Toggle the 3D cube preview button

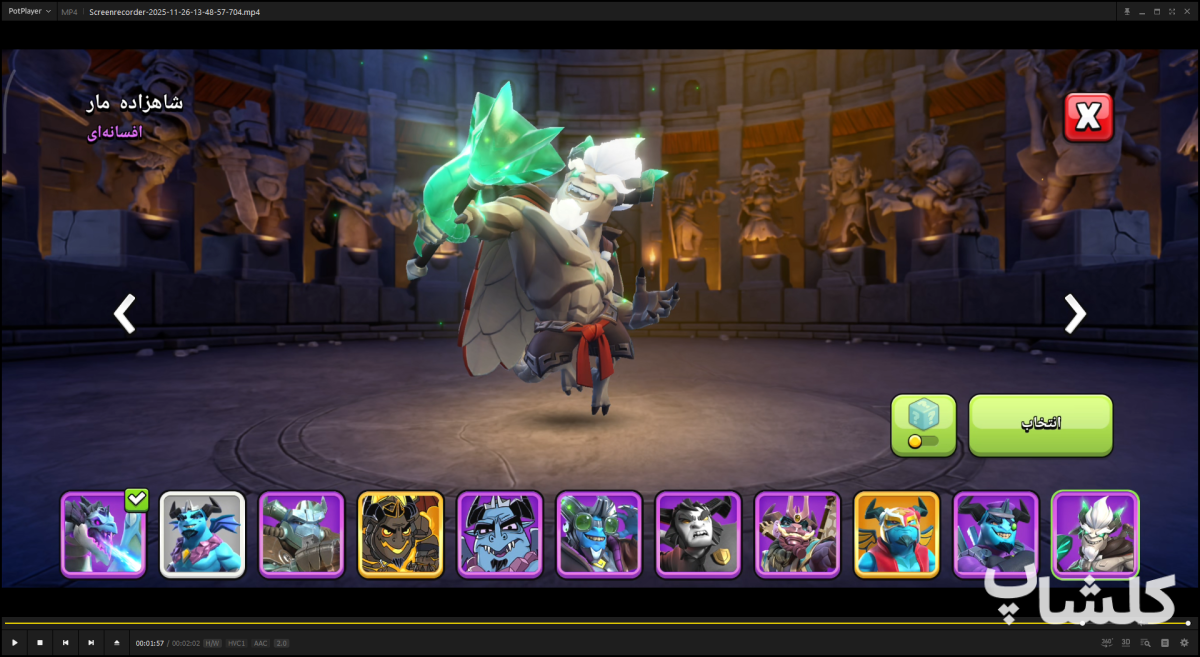point(923,424)
